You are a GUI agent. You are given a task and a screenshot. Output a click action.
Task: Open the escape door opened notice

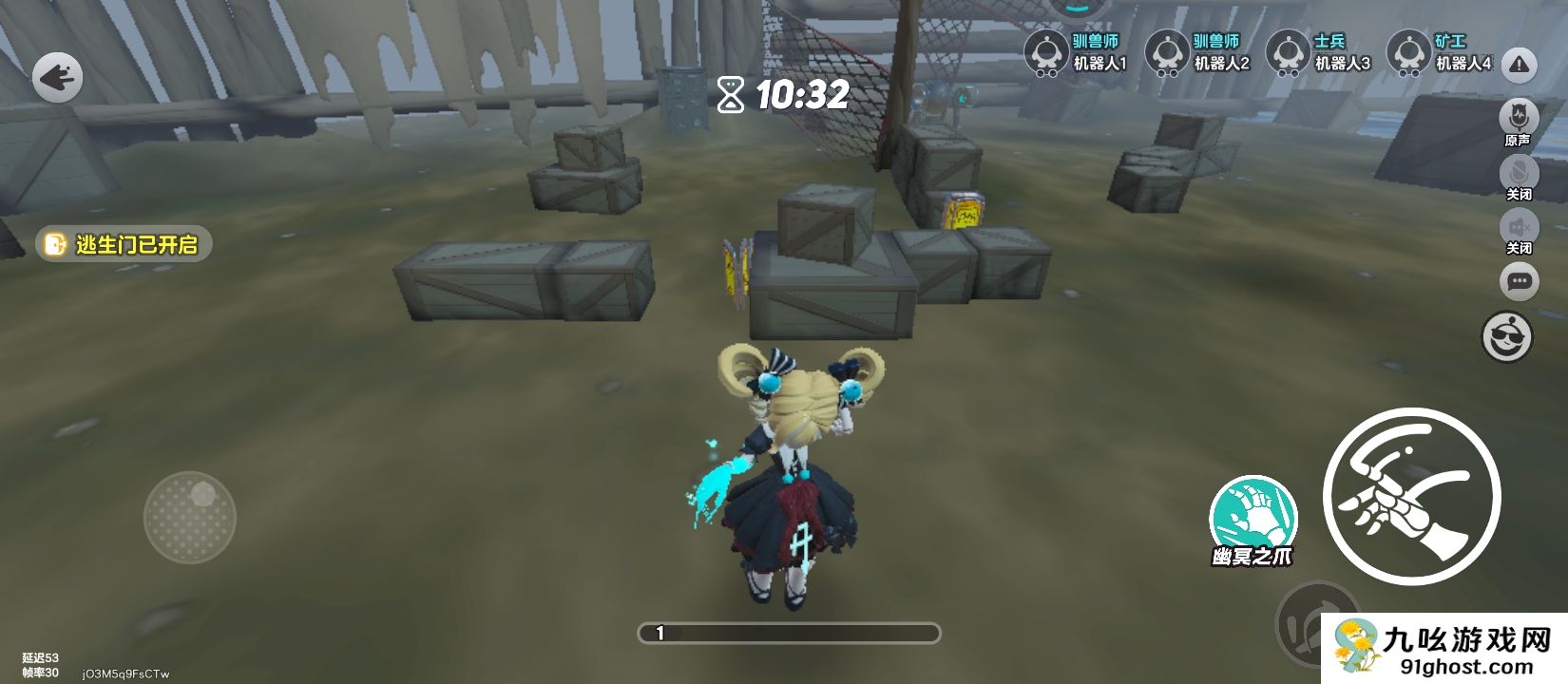tap(124, 244)
